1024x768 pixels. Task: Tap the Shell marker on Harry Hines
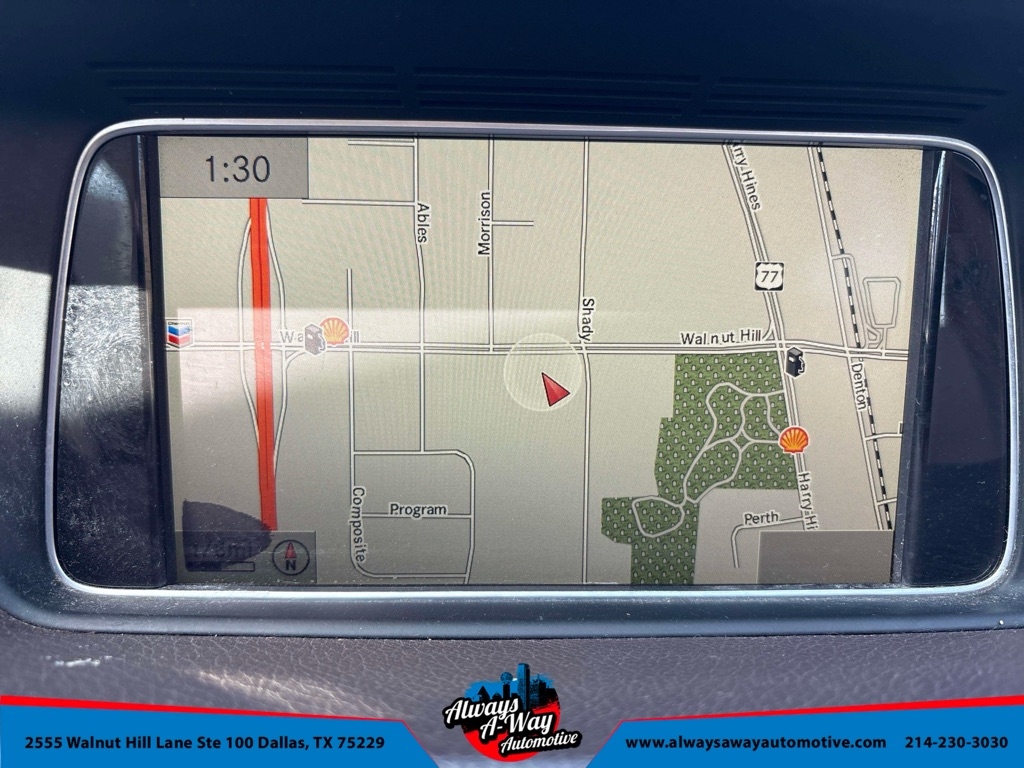pyautogui.click(x=794, y=439)
